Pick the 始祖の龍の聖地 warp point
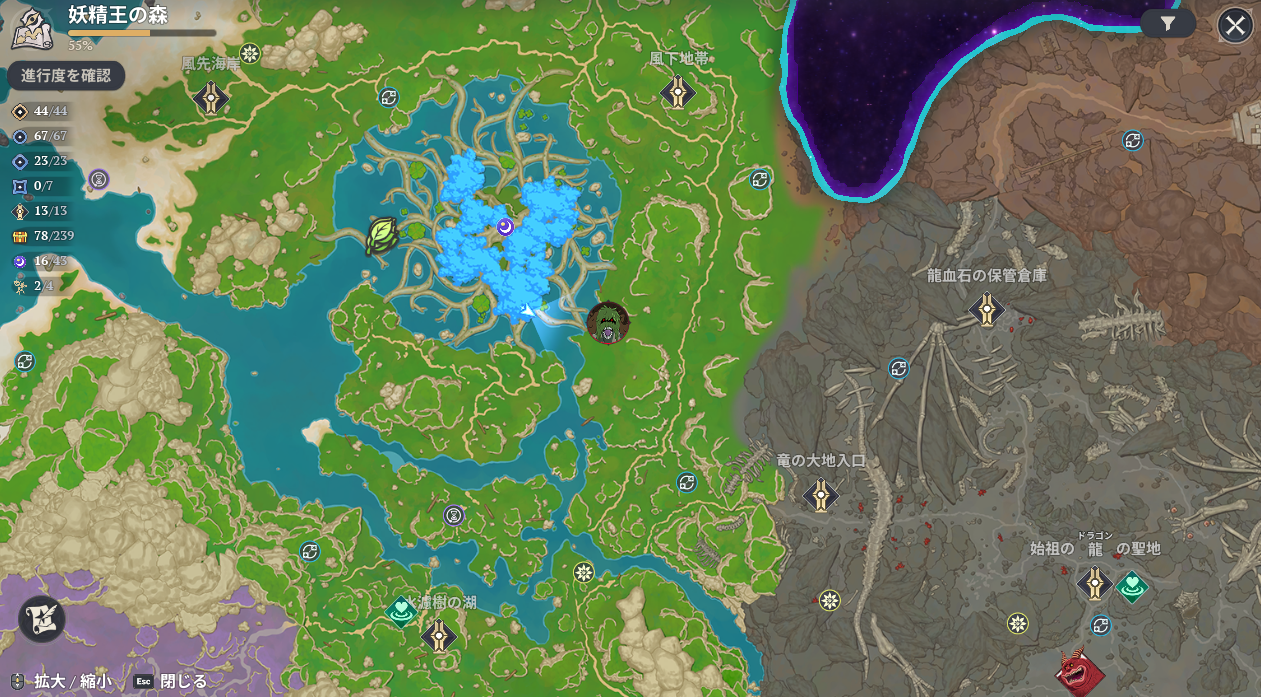Viewport: 1261px width, 697px height. (1095, 583)
